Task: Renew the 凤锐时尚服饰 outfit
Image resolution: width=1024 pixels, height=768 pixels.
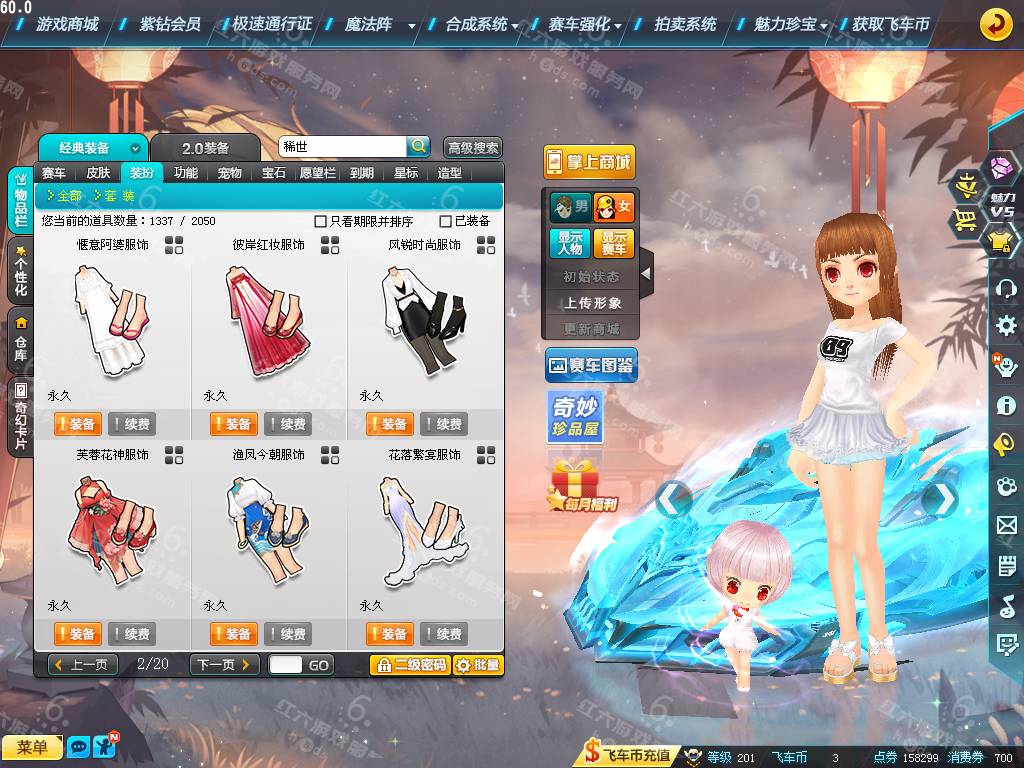Action: point(443,424)
